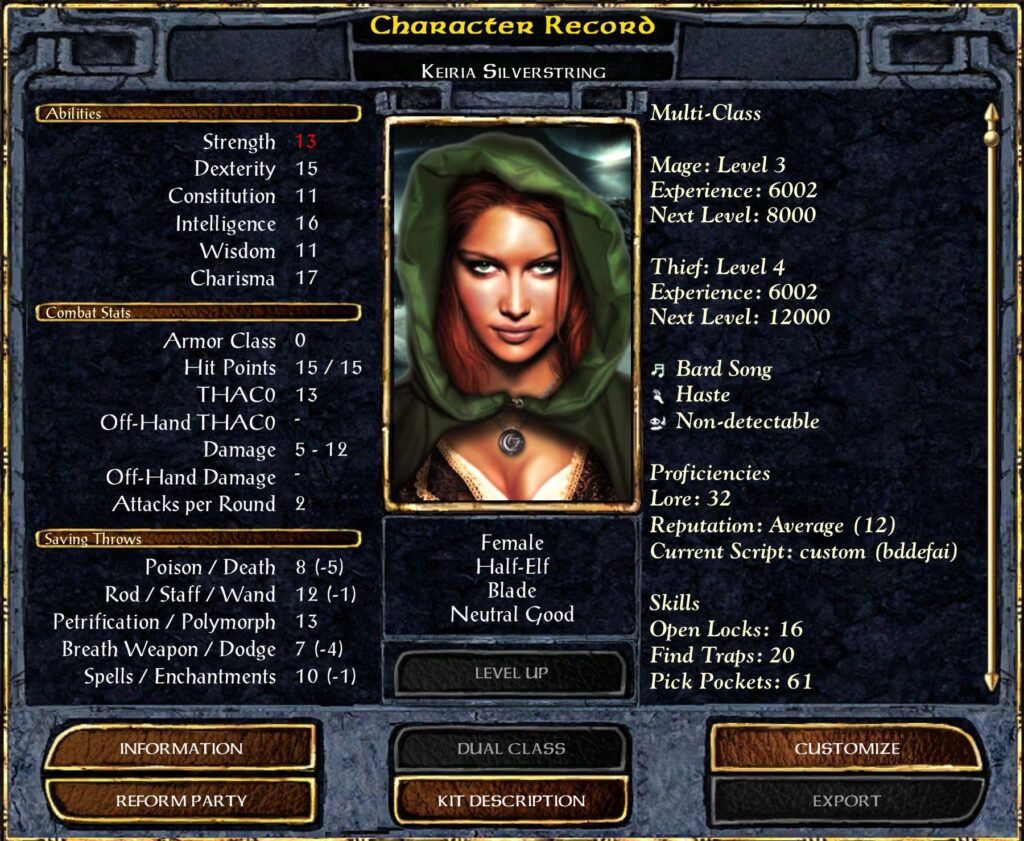Select the Dual Class button
This screenshot has width=1024, height=841.
511,748
